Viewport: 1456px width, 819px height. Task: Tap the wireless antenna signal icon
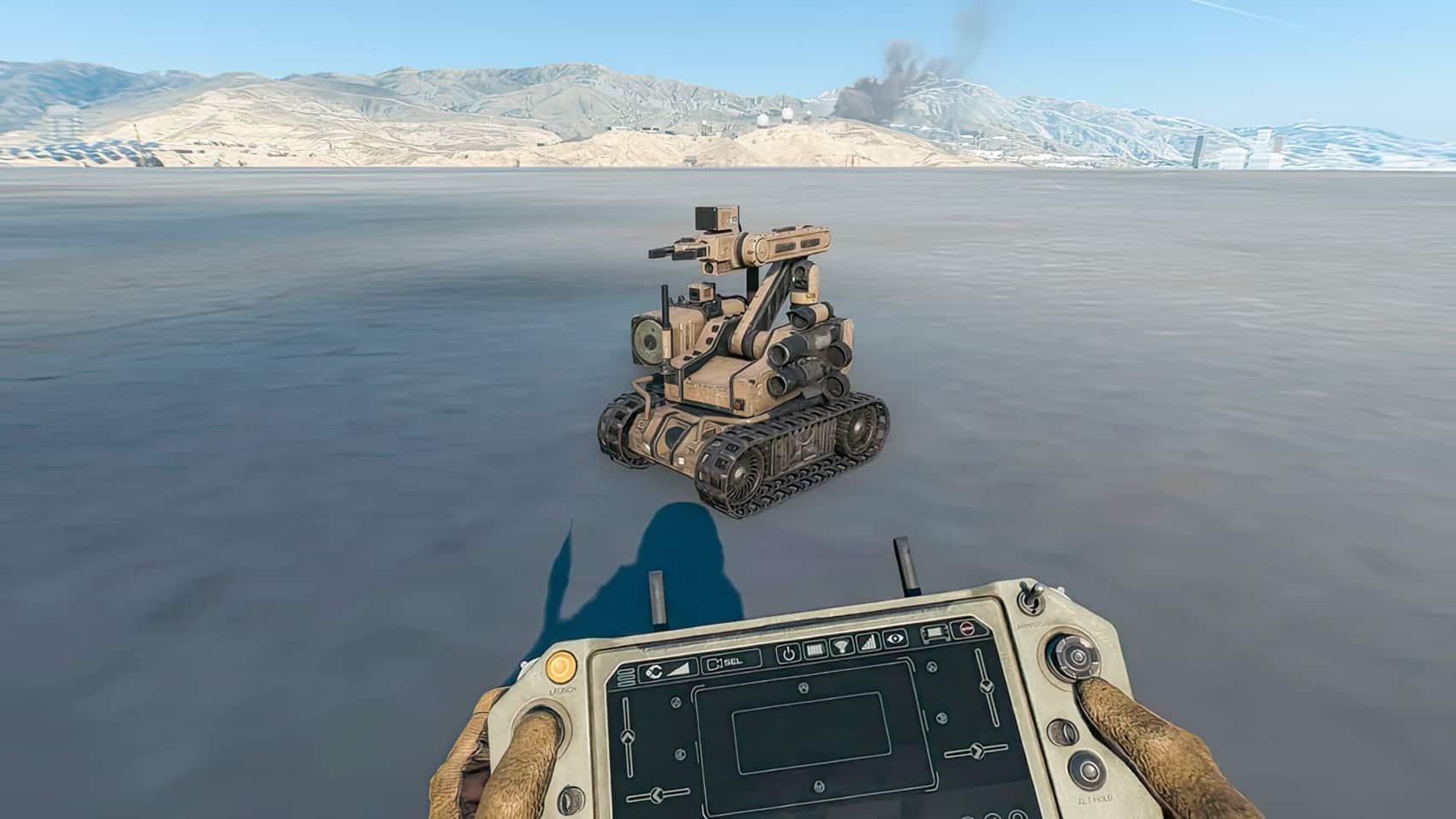click(x=842, y=646)
